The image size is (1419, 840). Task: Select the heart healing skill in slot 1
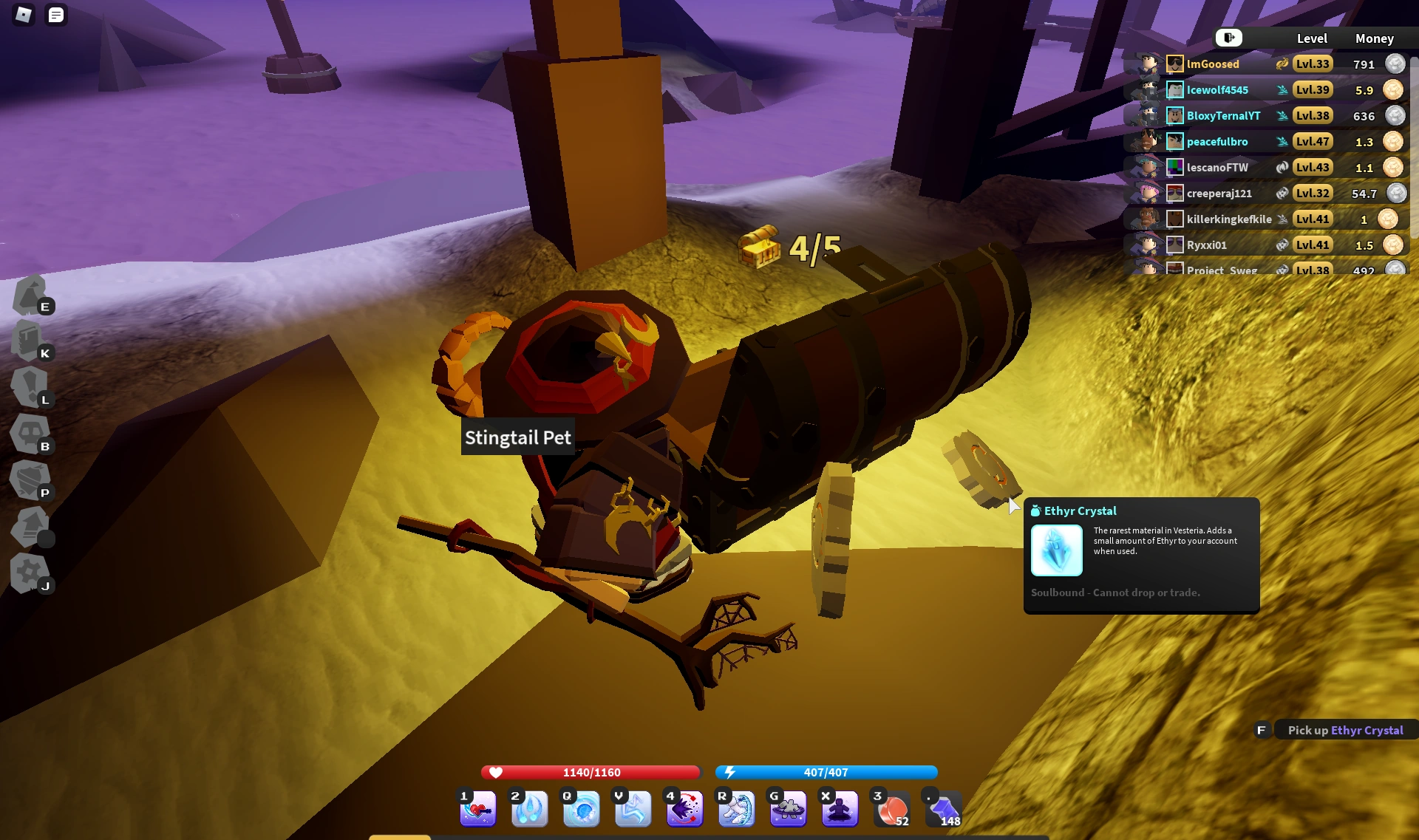477,809
